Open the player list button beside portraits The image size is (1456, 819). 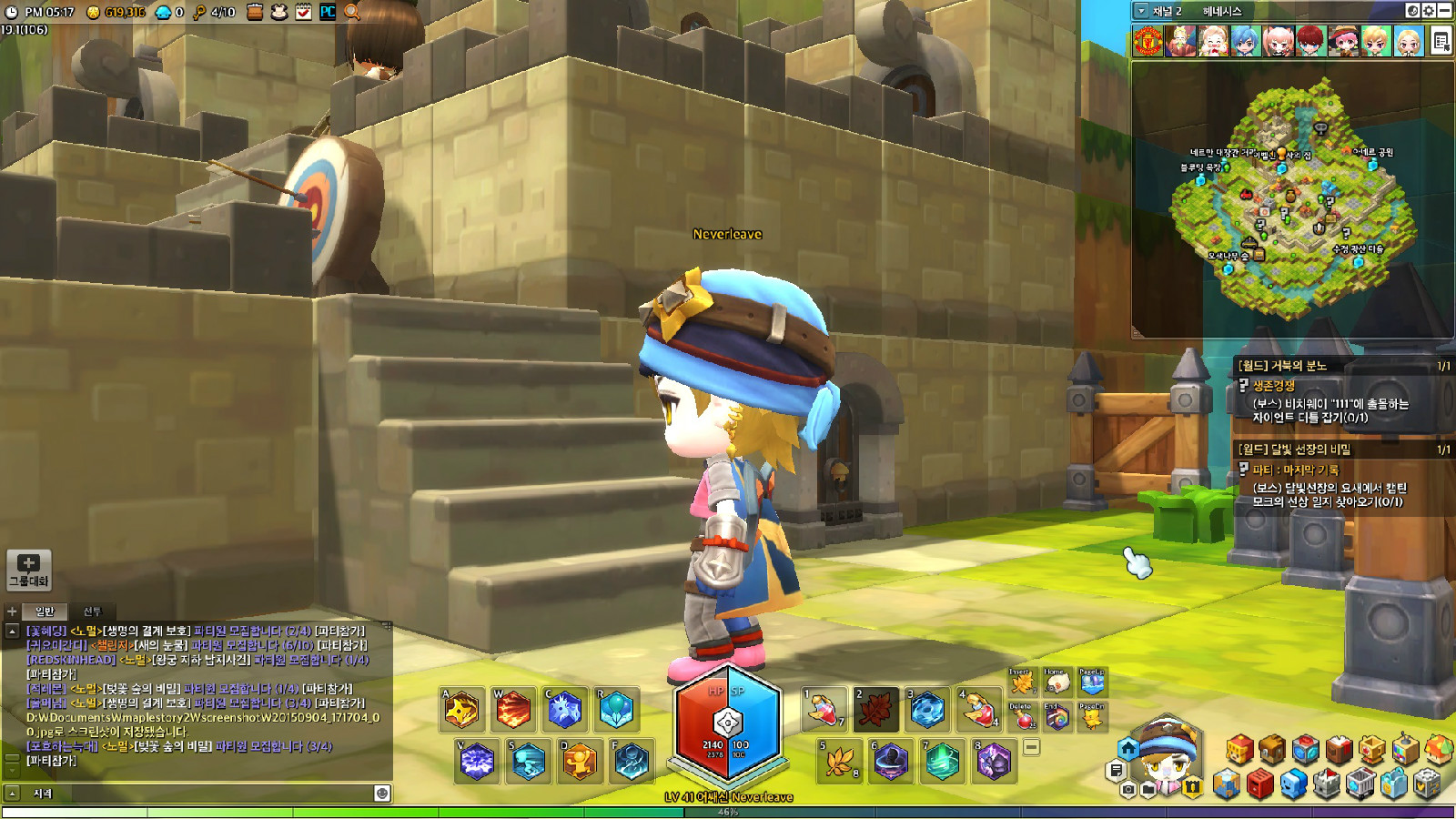tap(1441, 41)
